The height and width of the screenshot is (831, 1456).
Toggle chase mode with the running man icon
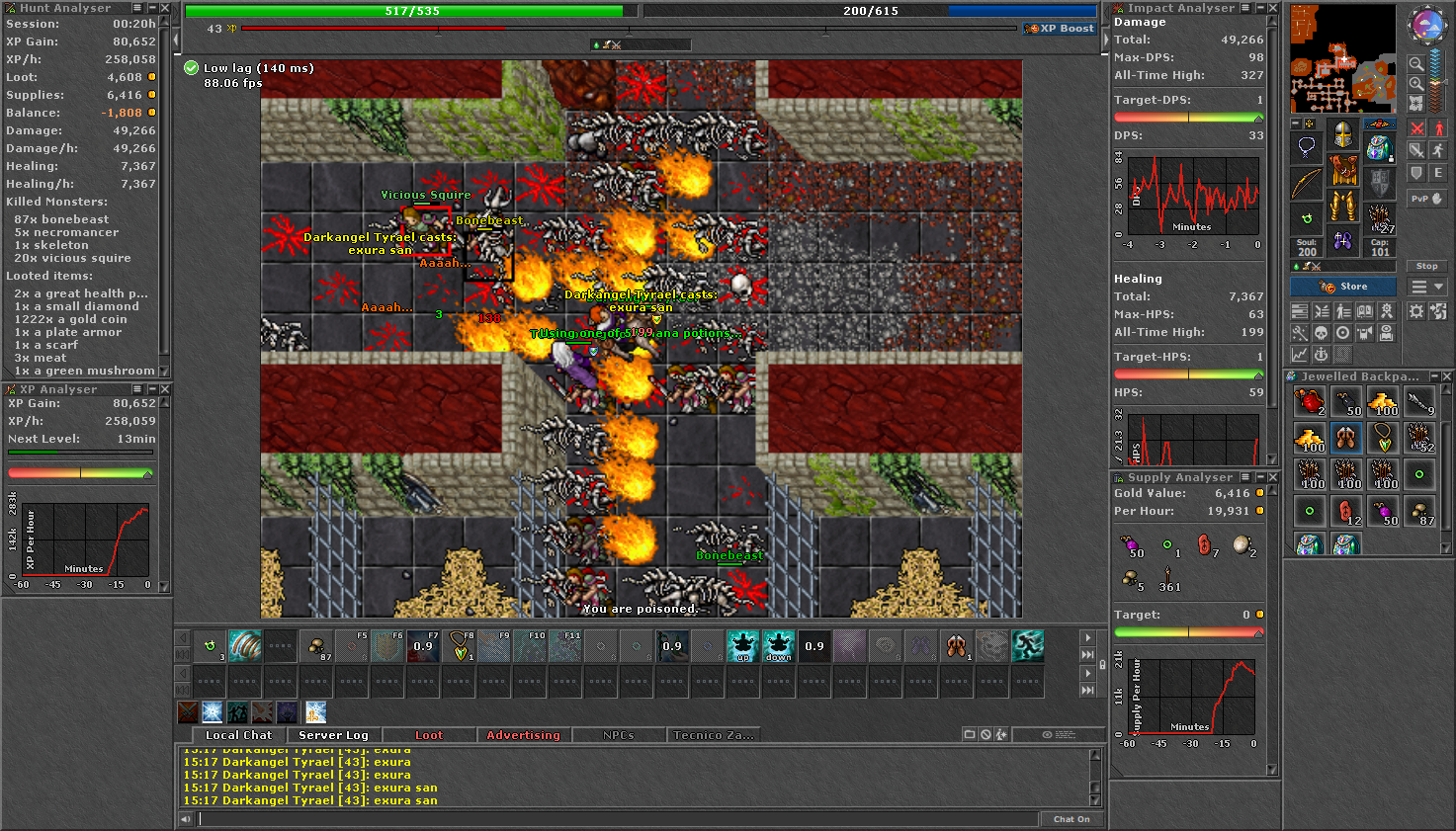tap(1439, 149)
